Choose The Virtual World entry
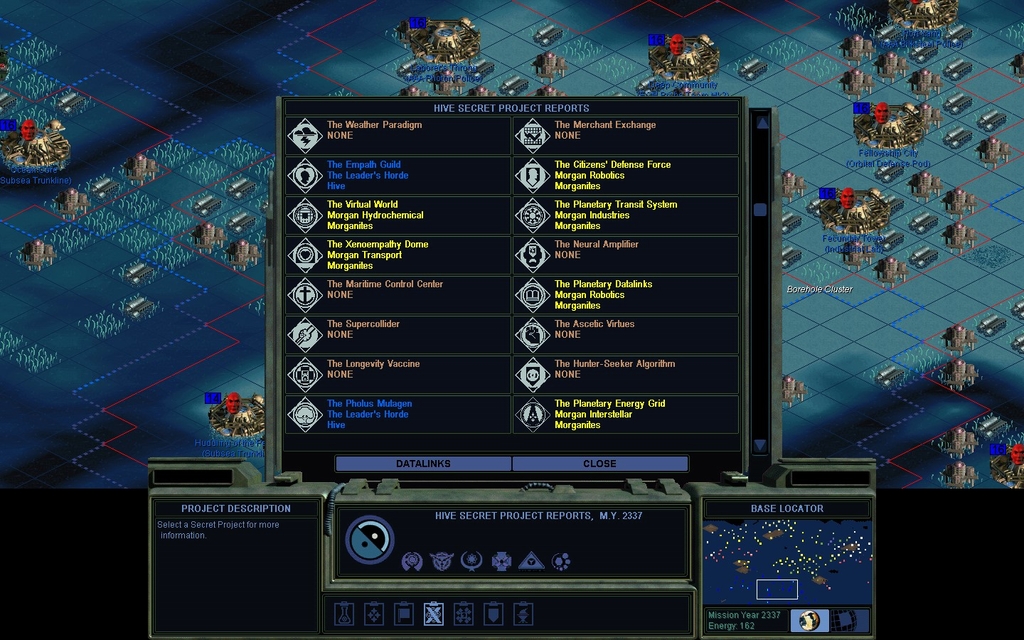The height and width of the screenshot is (640, 1024). point(398,215)
